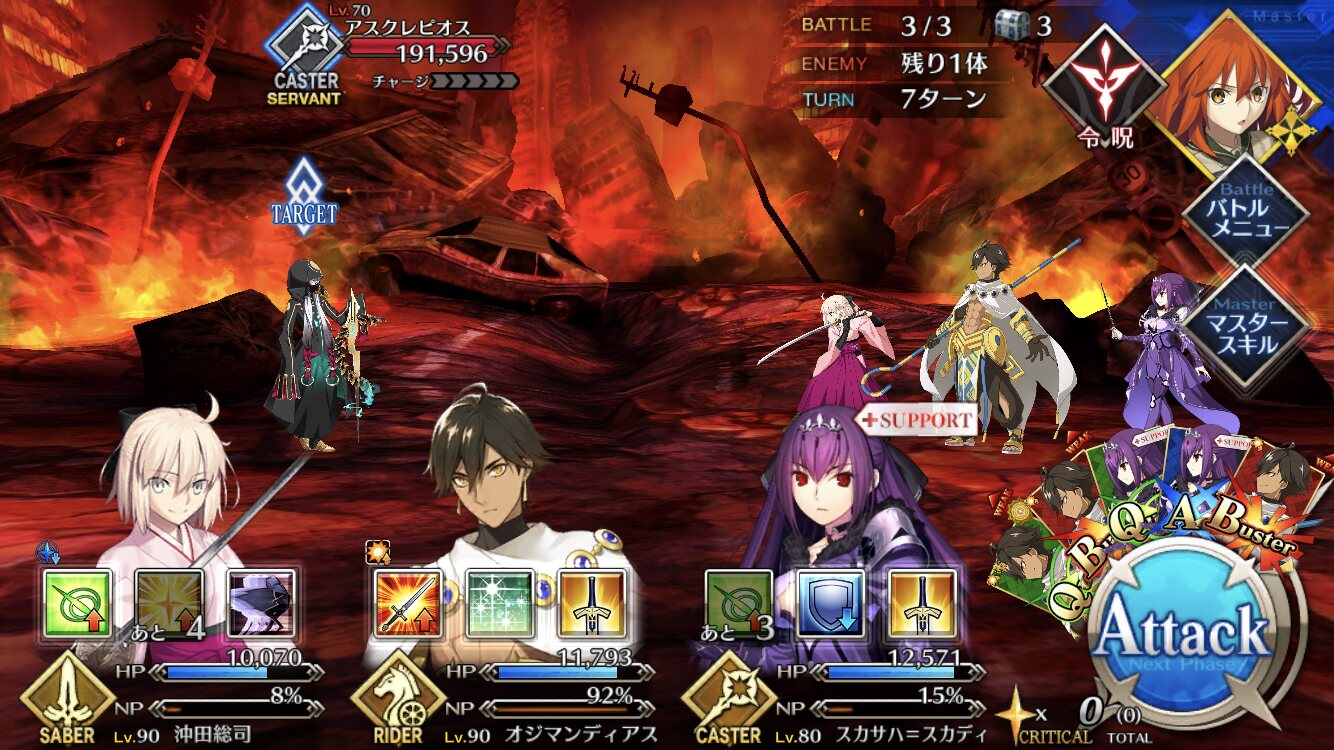Activate Skadi's golden sword NP charge skill
Viewport: 1334px width, 750px height.
click(x=923, y=604)
